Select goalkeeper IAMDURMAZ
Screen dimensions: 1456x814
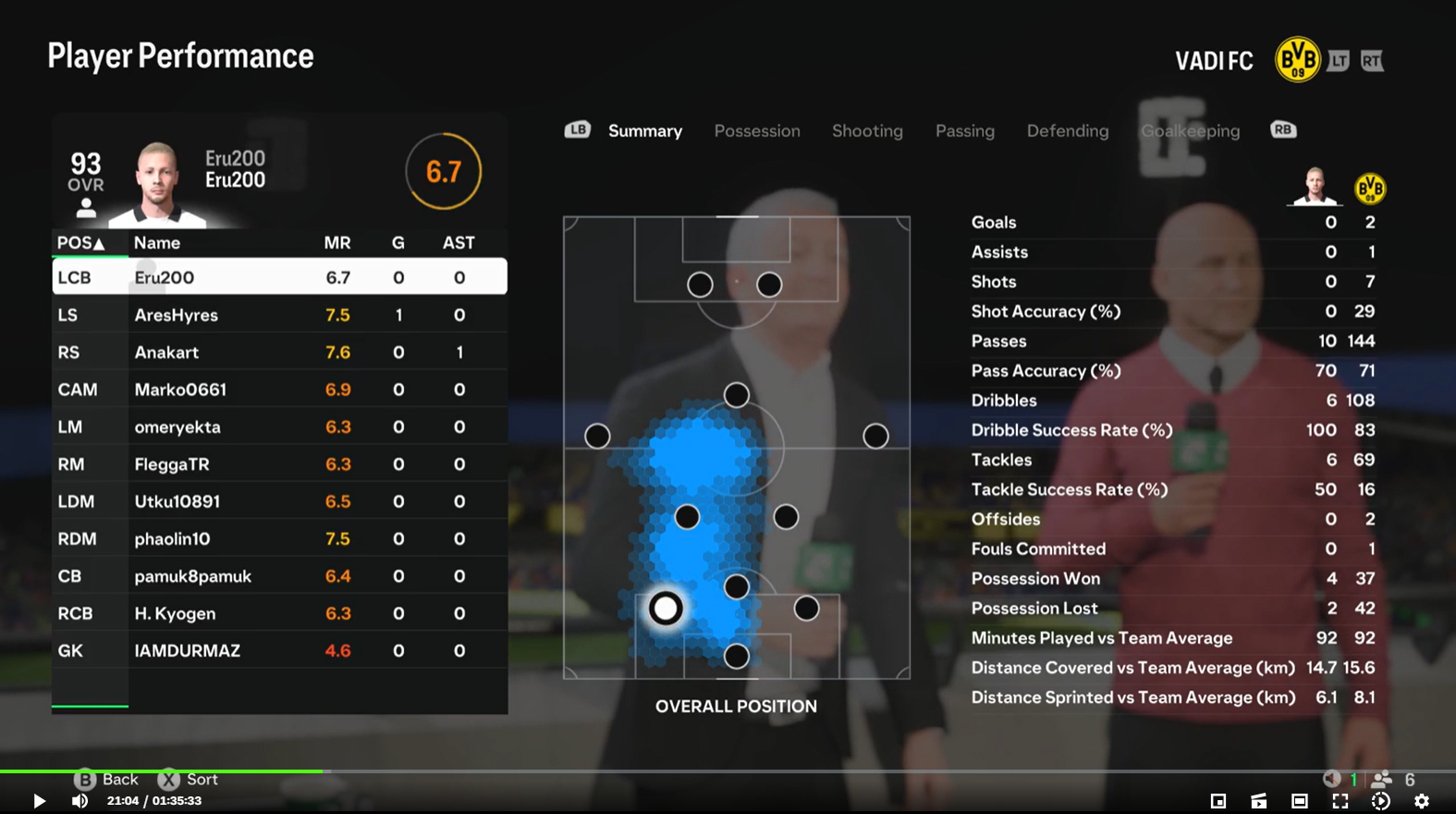pyautogui.click(x=279, y=651)
